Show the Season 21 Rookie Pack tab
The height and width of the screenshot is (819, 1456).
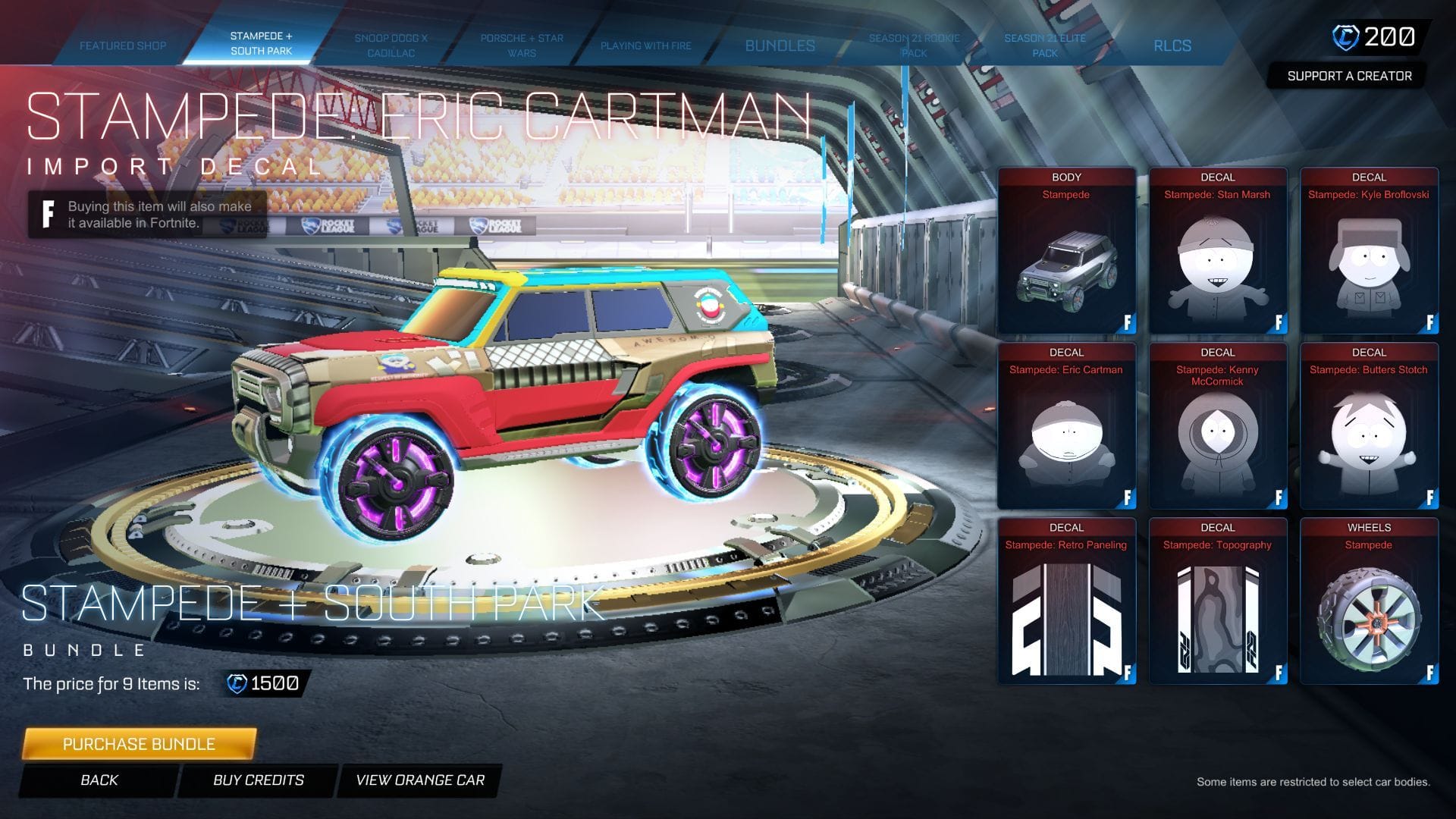click(914, 45)
